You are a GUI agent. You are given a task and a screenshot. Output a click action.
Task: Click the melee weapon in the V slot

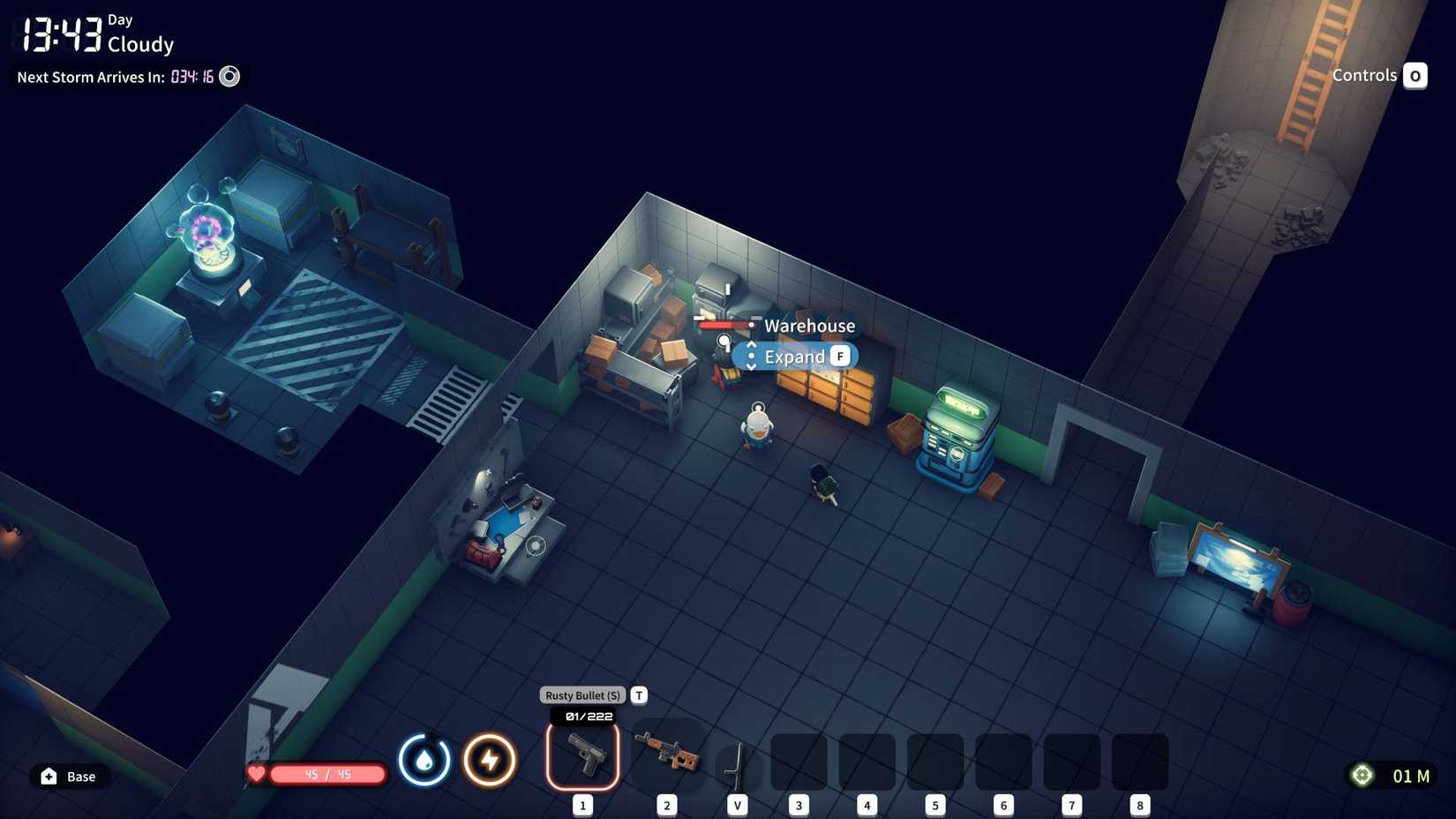coord(737,759)
